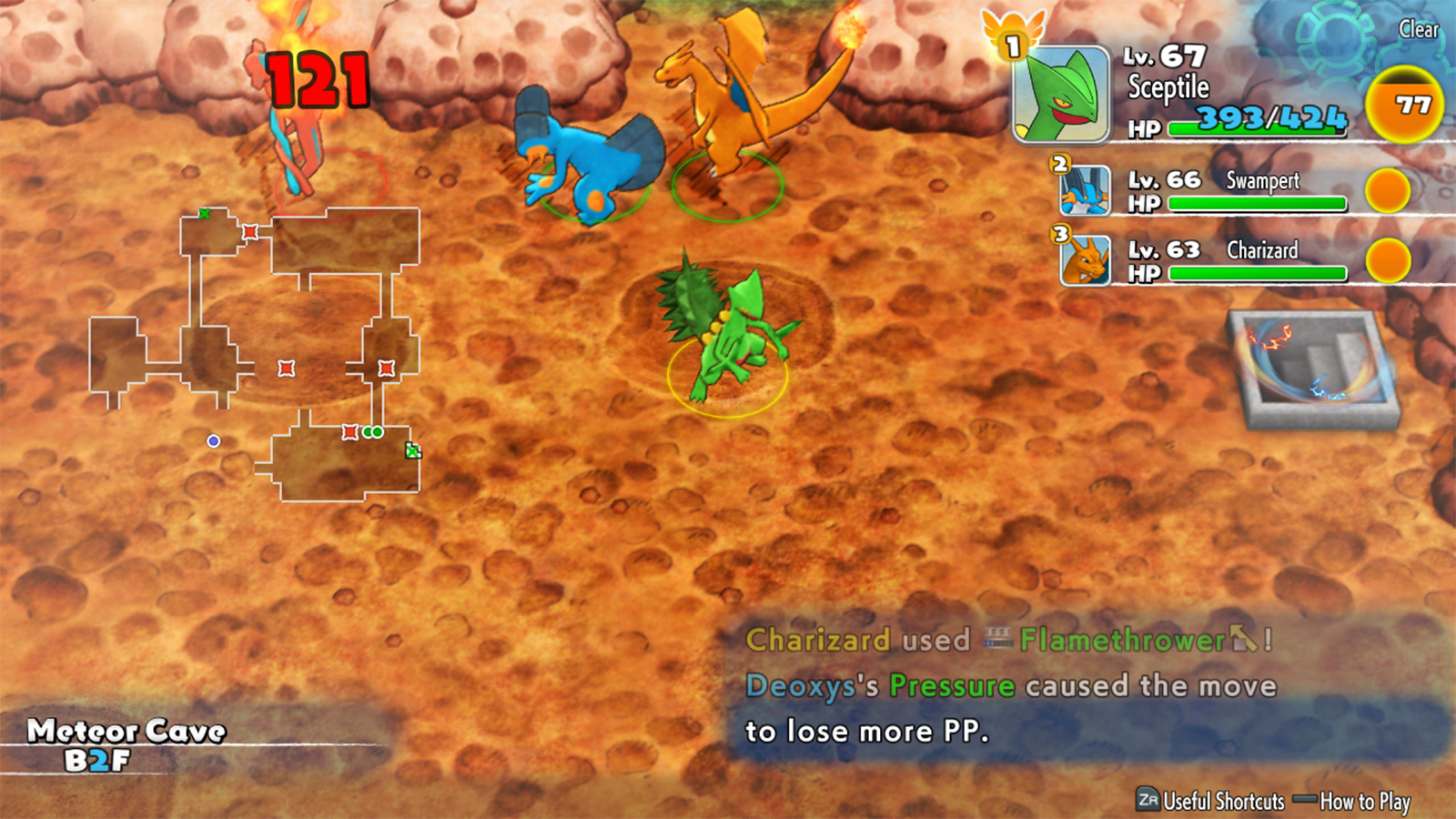Toggle Charizard's orange status orb

click(1390, 262)
